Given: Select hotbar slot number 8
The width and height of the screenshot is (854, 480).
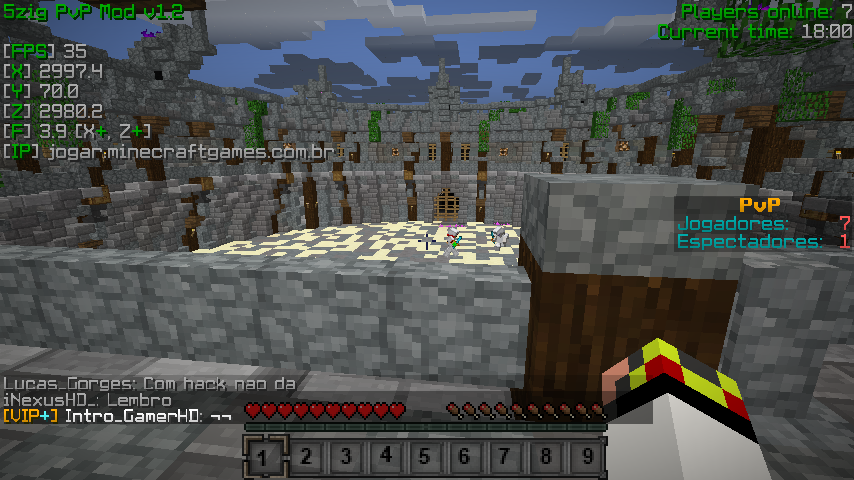Looking at the screenshot, I should coord(545,457).
